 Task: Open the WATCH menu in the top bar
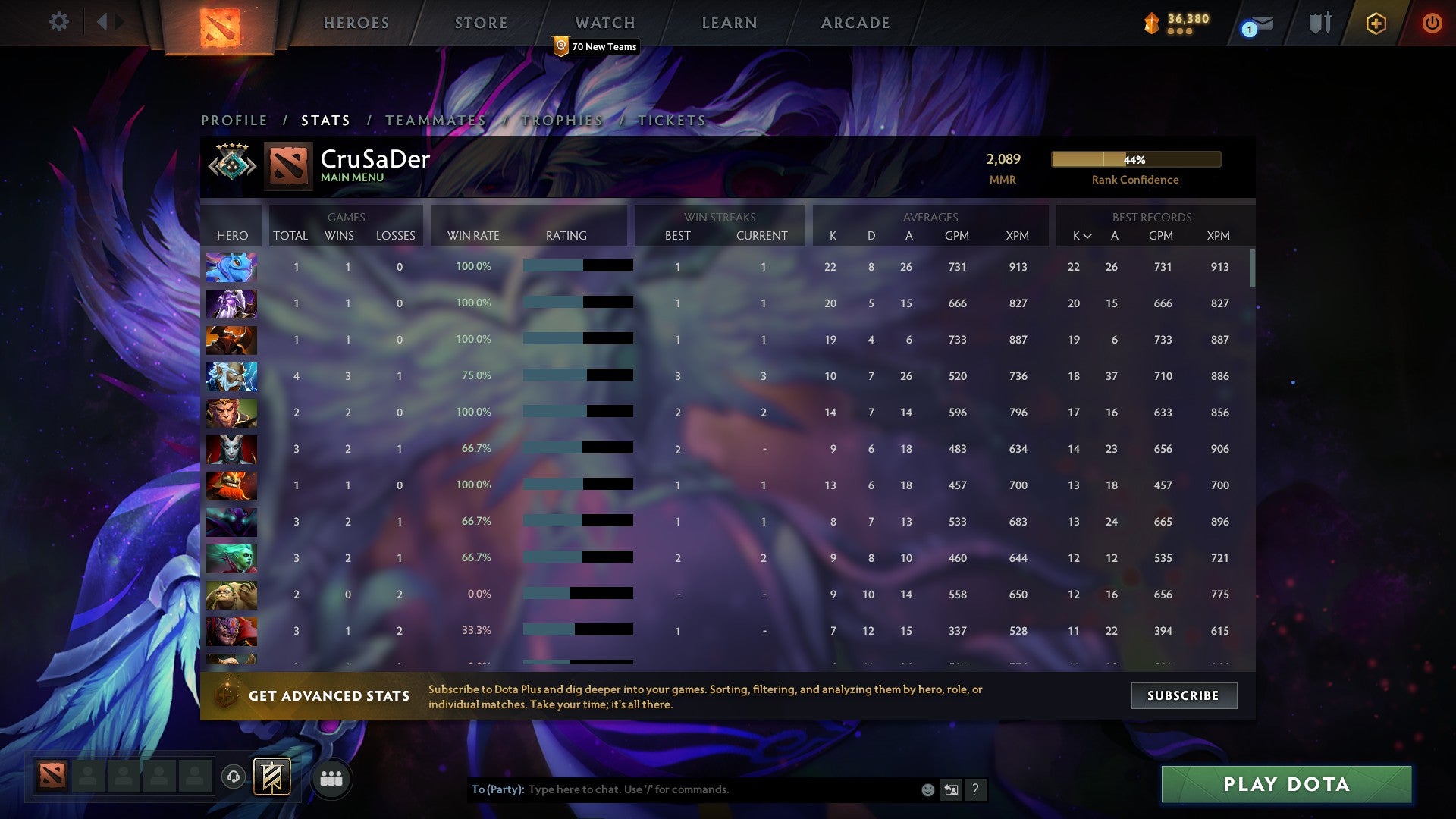(x=604, y=23)
